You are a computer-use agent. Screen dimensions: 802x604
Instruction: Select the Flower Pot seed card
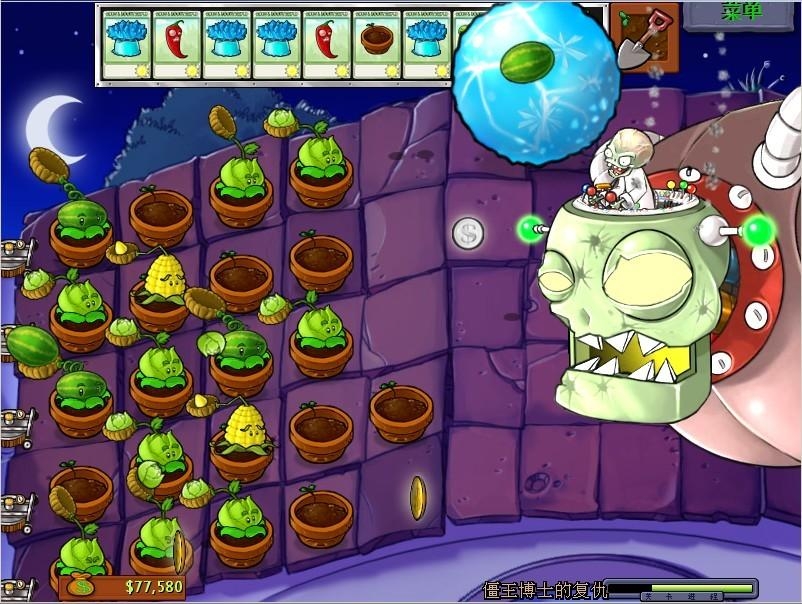pos(377,44)
